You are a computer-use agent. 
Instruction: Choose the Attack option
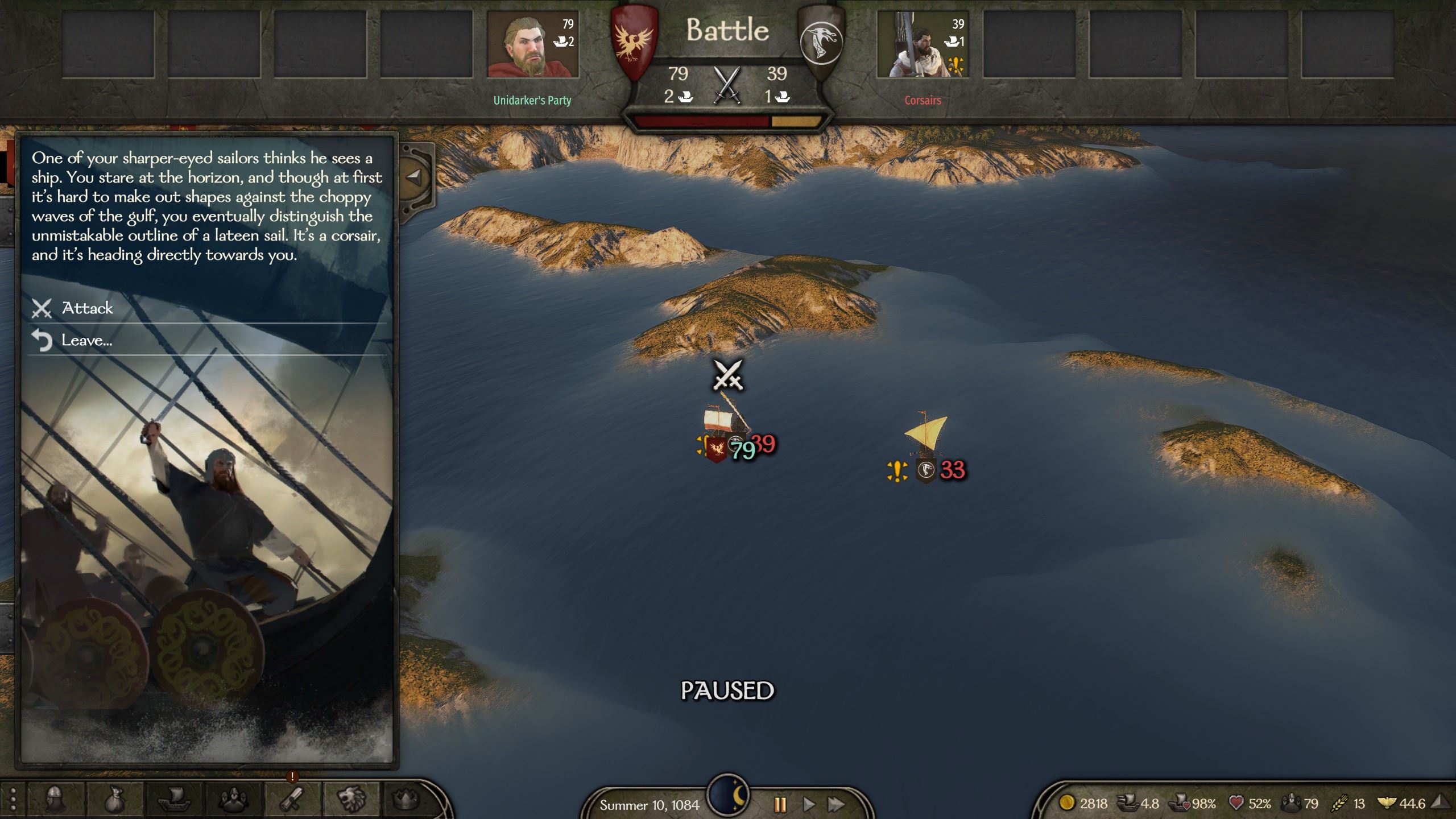click(87, 308)
